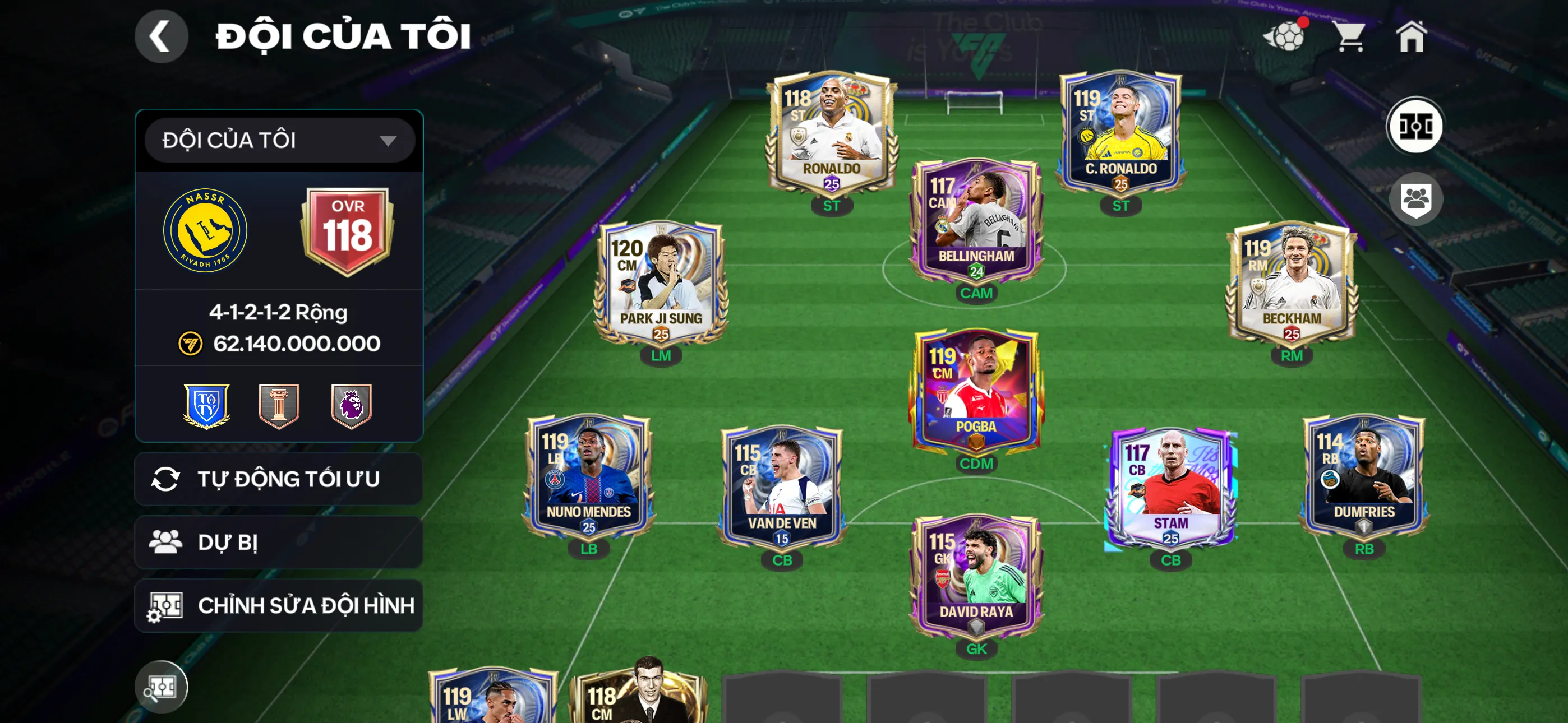Pick the Bellingham CAM card
The width and height of the screenshot is (1568, 723).
coord(976,222)
